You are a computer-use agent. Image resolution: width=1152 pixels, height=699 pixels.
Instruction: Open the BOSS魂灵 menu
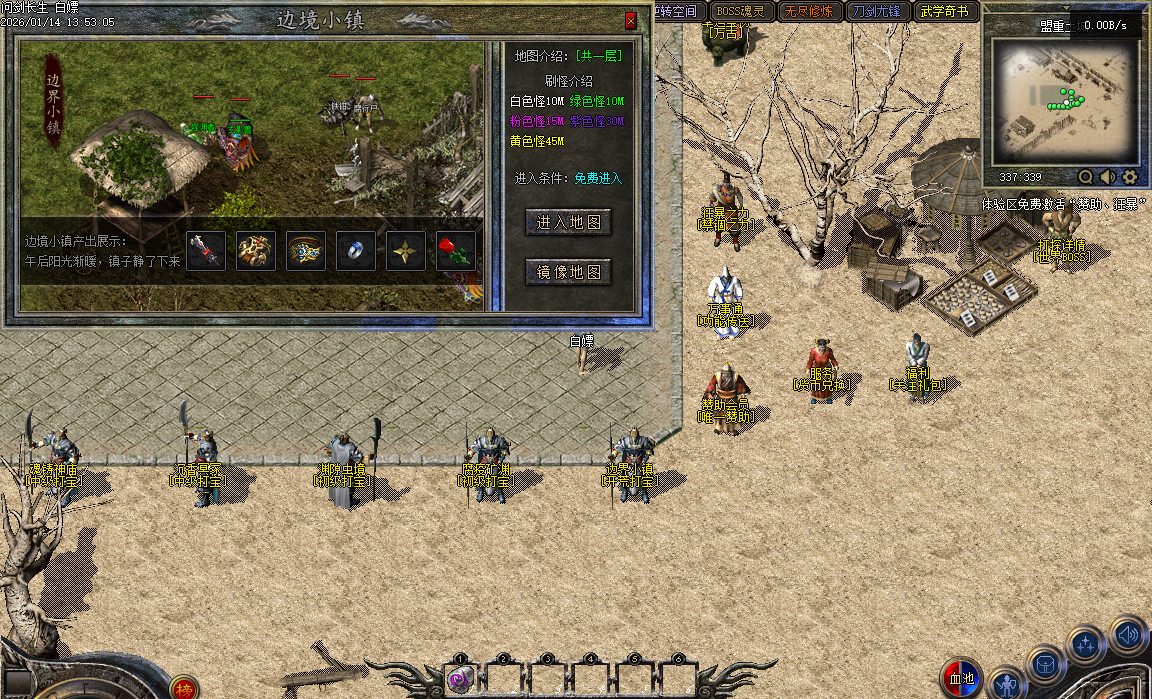(740, 12)
